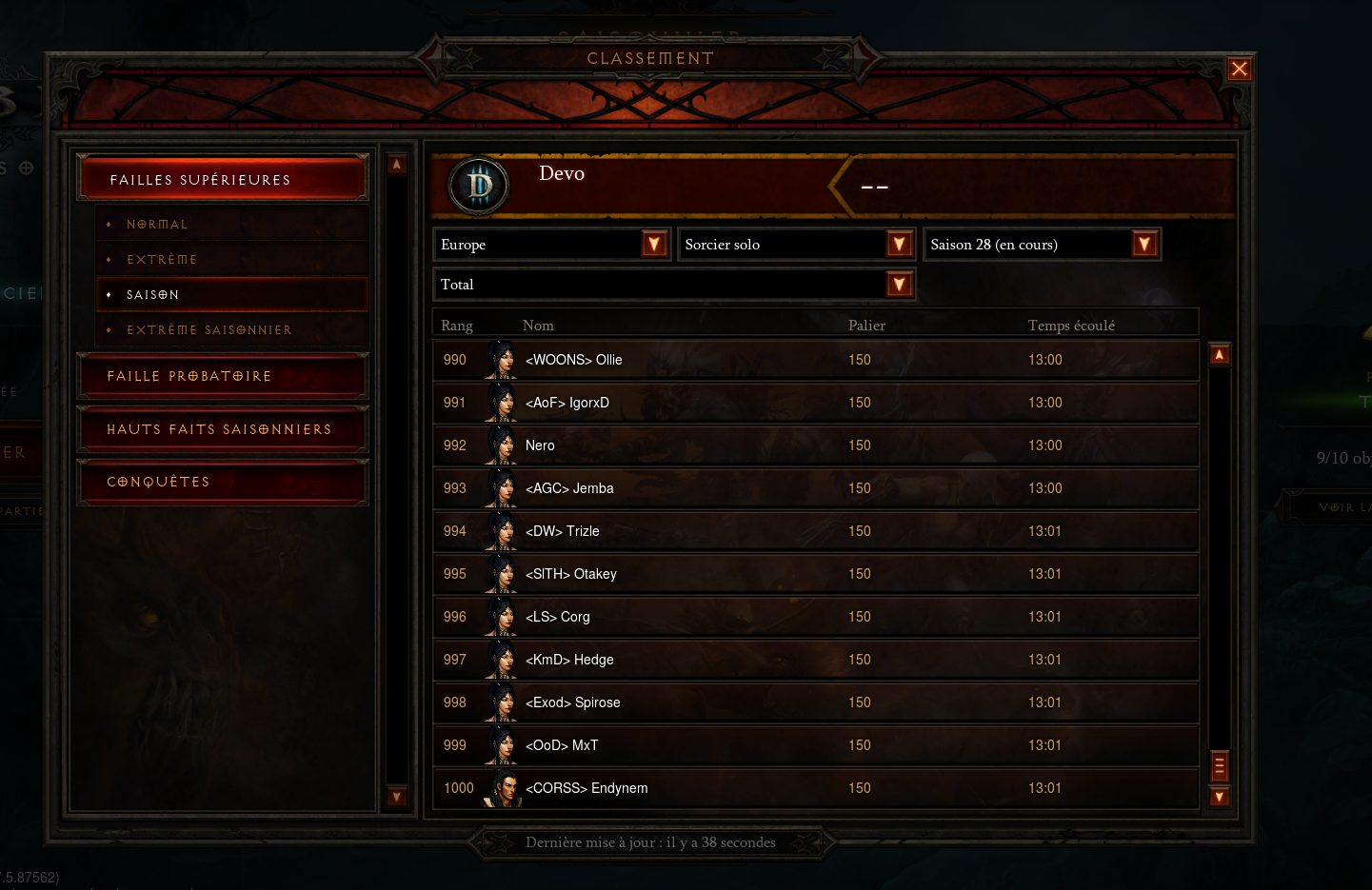Click the rank 1000 leaderboard row
1372x890 pixels.
click(x=816, y=787)
